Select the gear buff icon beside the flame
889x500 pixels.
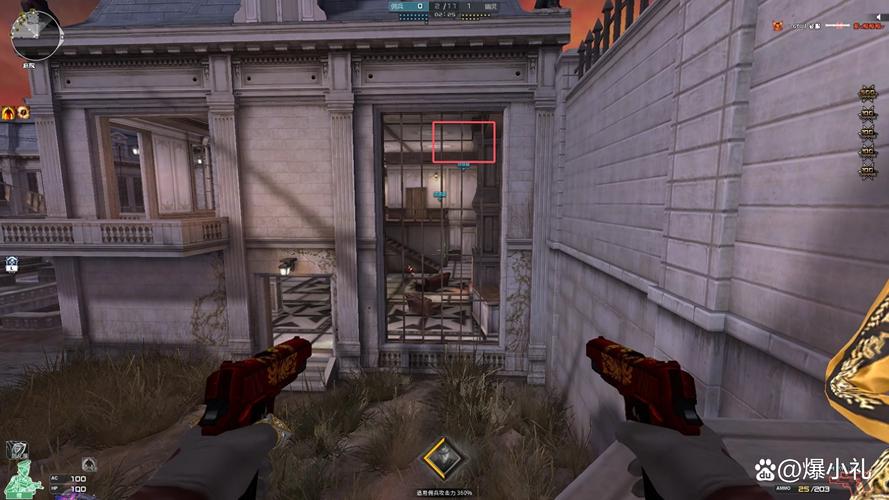point(21,112)
